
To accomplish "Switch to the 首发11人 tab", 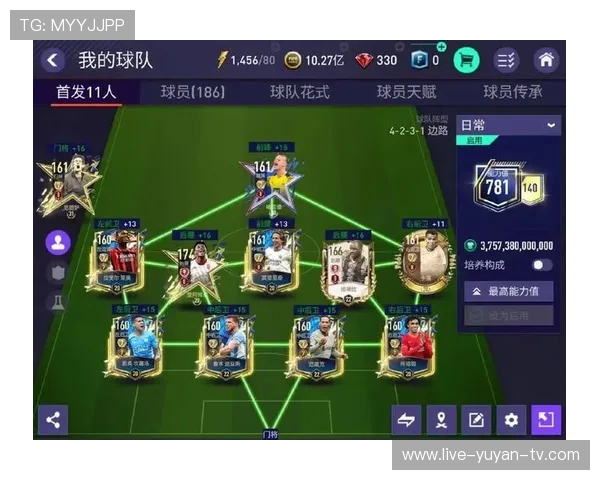I will point(86,92).
